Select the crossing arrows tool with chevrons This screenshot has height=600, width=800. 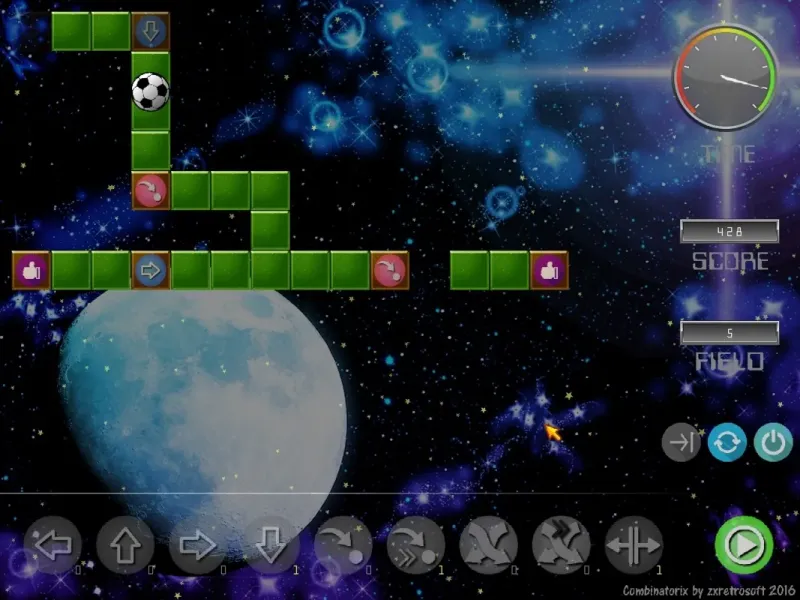coord(561,546)
